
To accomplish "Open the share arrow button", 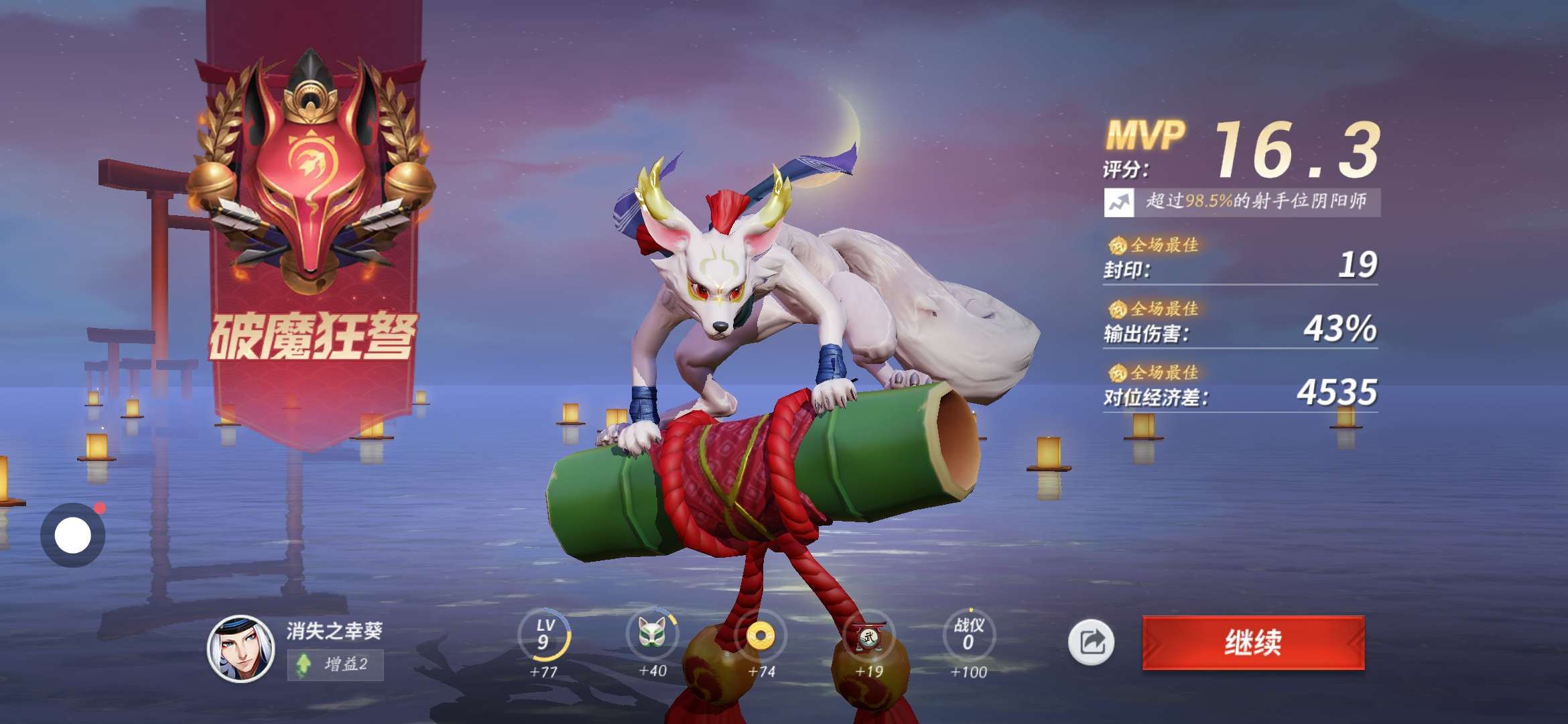I will point(1091,642).
